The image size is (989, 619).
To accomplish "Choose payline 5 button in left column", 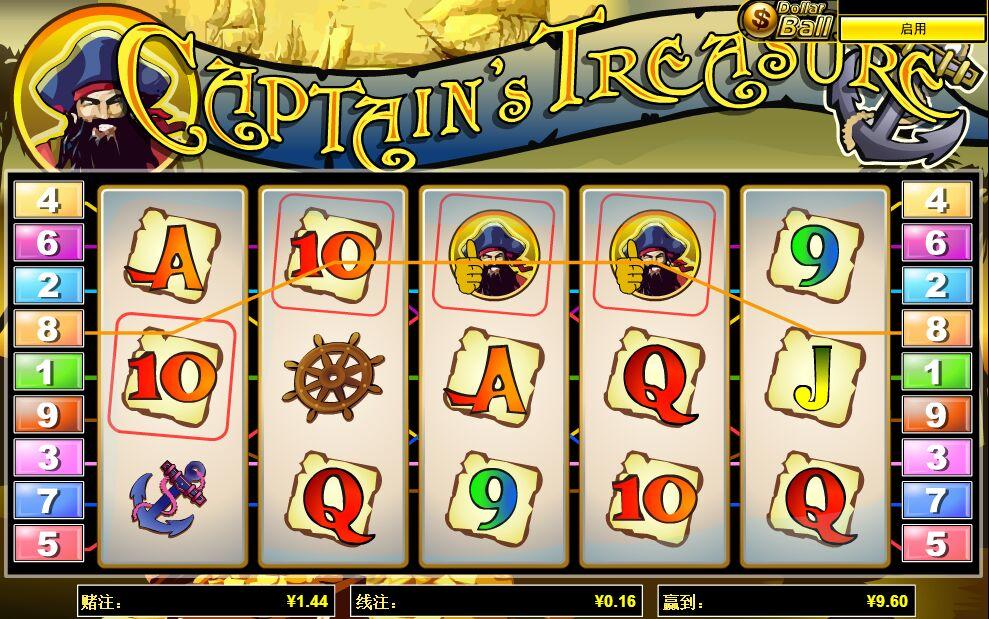I will [48, 544].
